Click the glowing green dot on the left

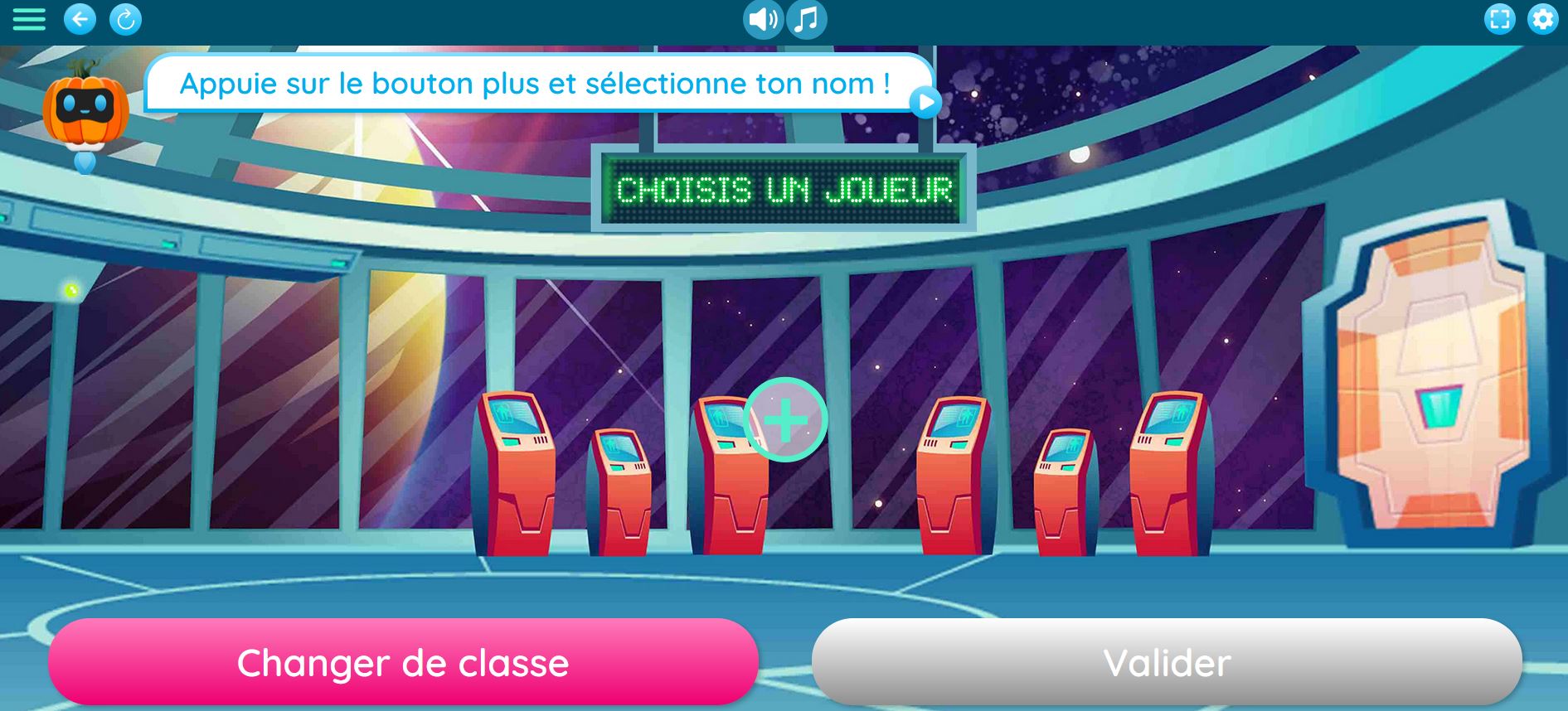tap(70, 289)
